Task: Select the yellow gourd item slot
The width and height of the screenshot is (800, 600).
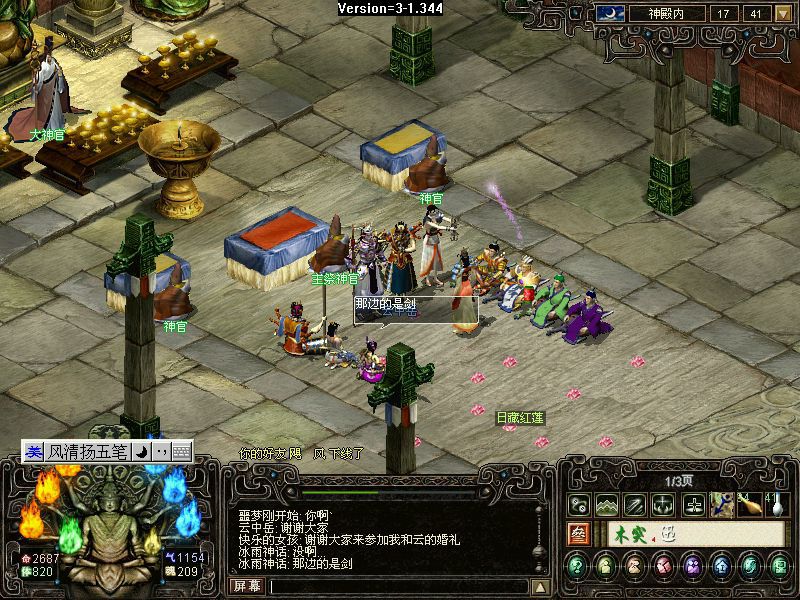Action: coord(750,505)
